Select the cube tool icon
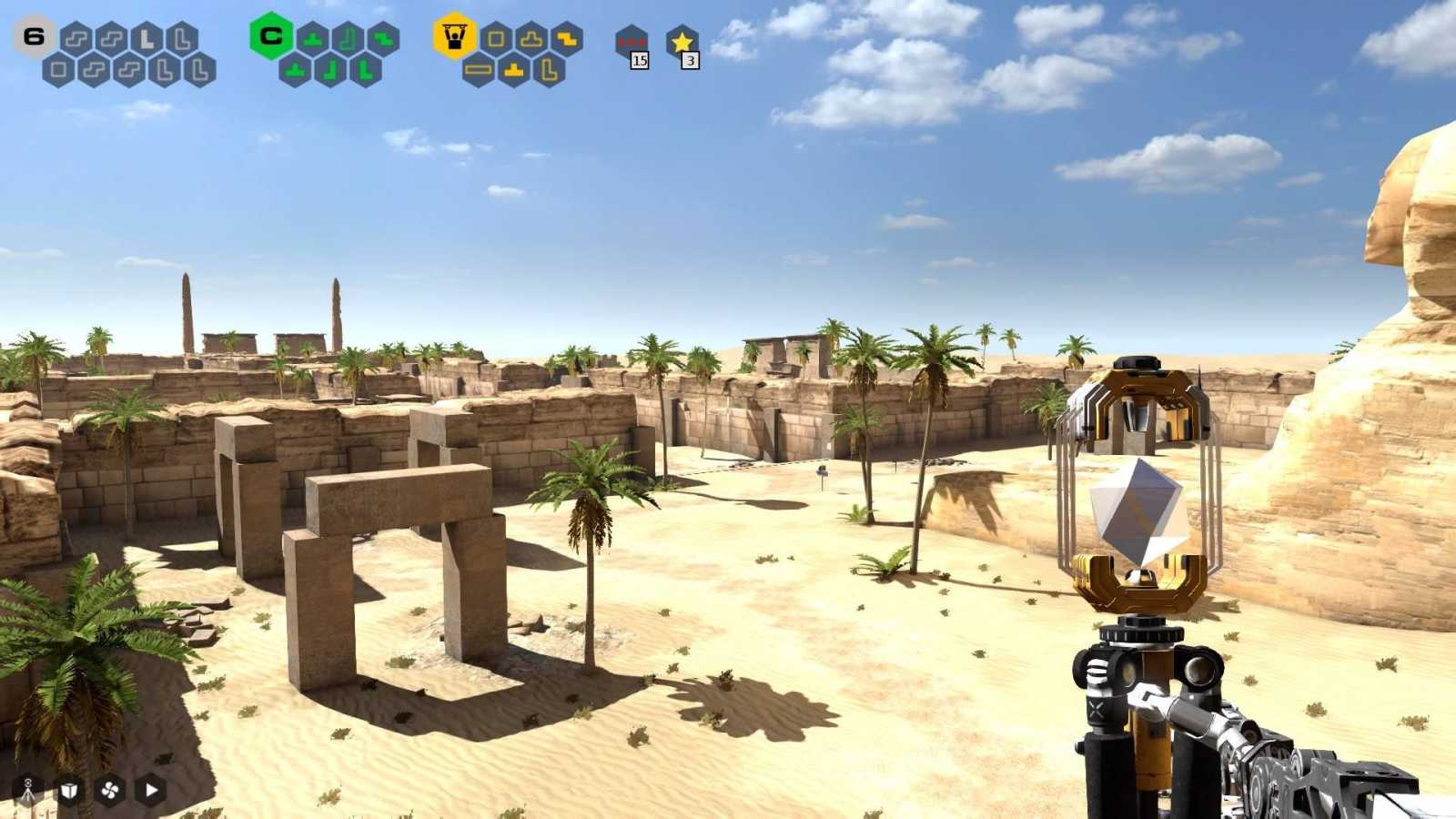Image resolution: width=1456 pixels, height=819 pixels. pyautogui.click(x=68, y=790)
